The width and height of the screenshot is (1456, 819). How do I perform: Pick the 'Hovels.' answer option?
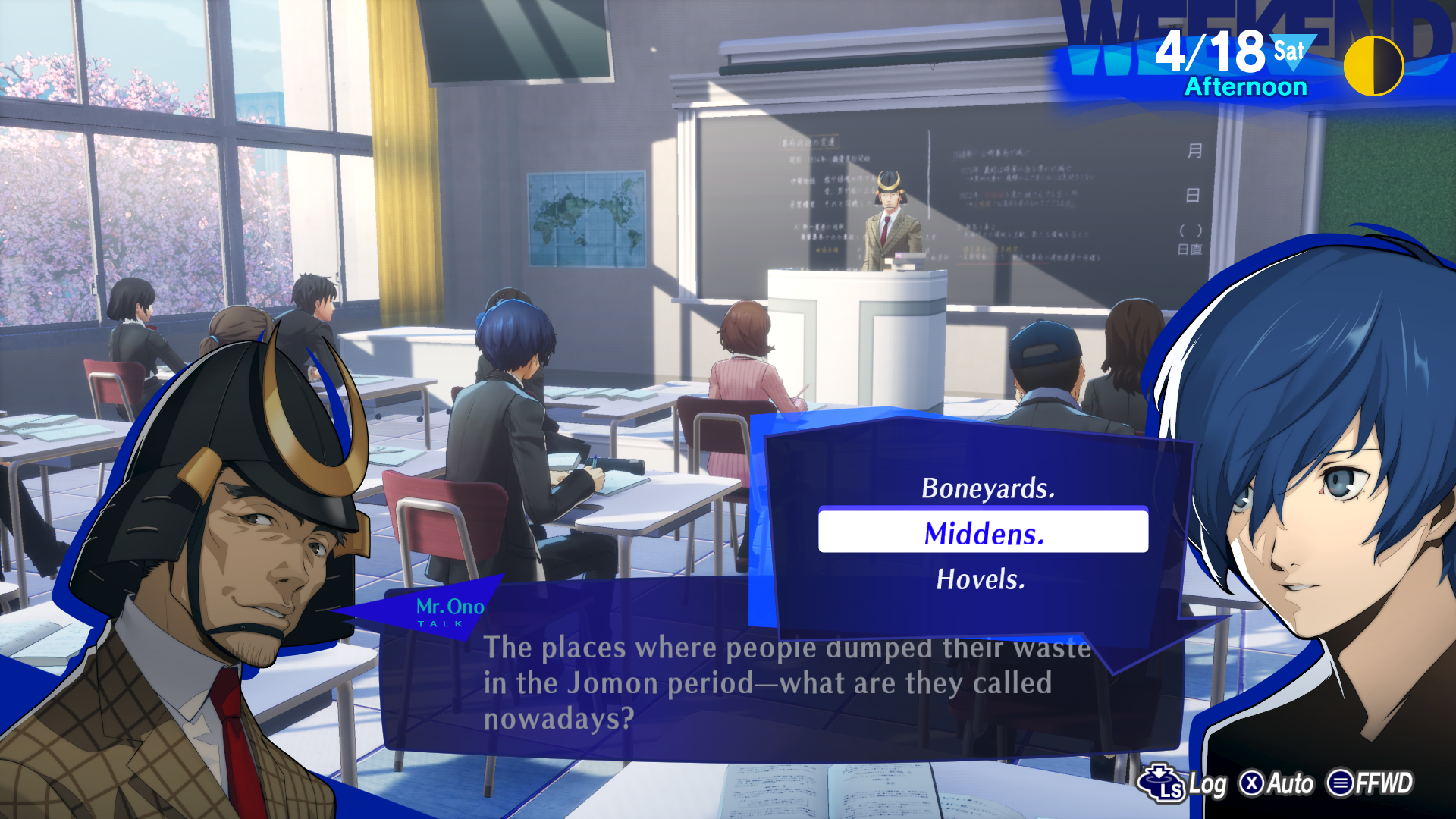[981, 579]
